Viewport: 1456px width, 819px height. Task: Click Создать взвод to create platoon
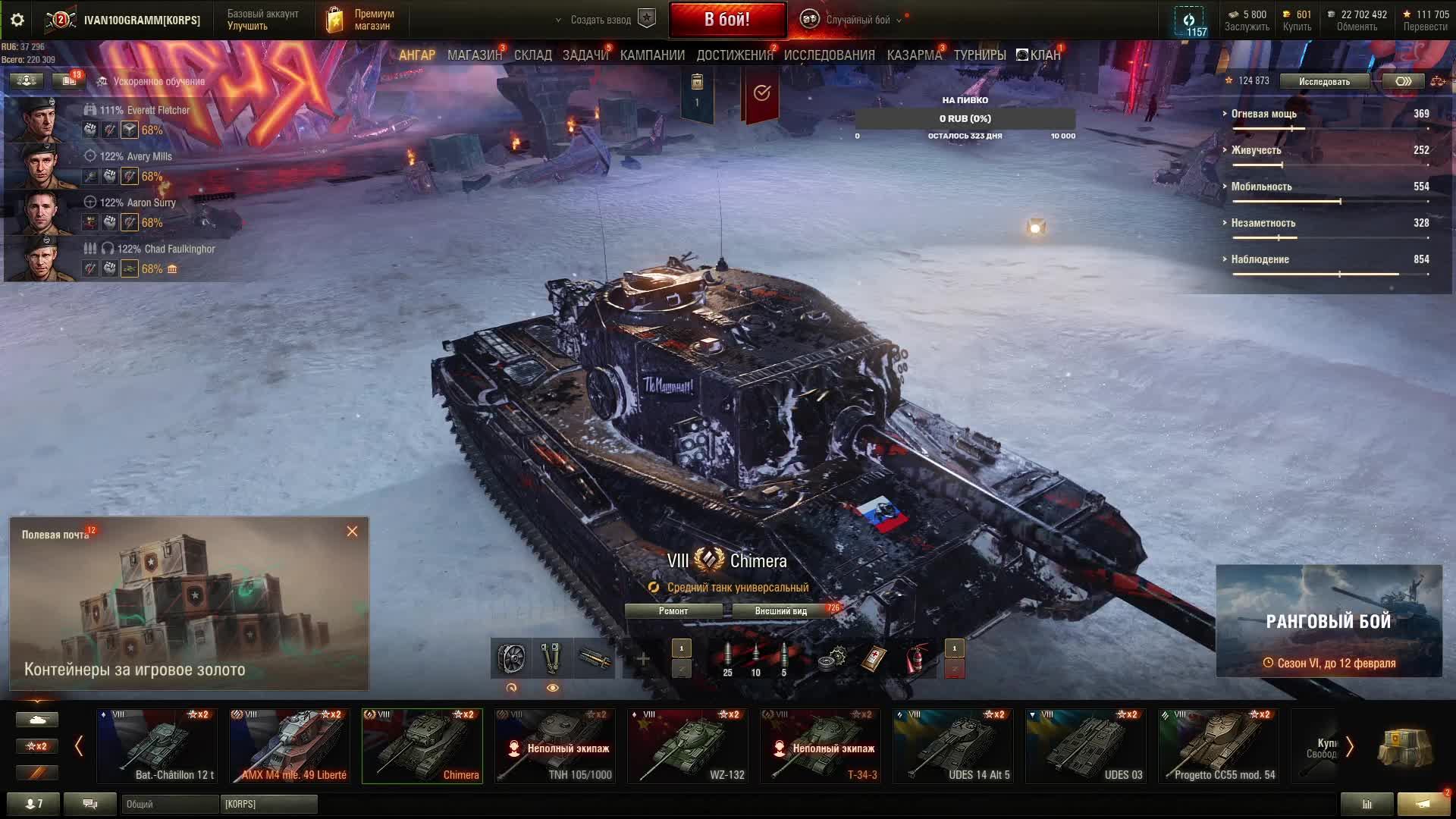[x=601, y=20]
